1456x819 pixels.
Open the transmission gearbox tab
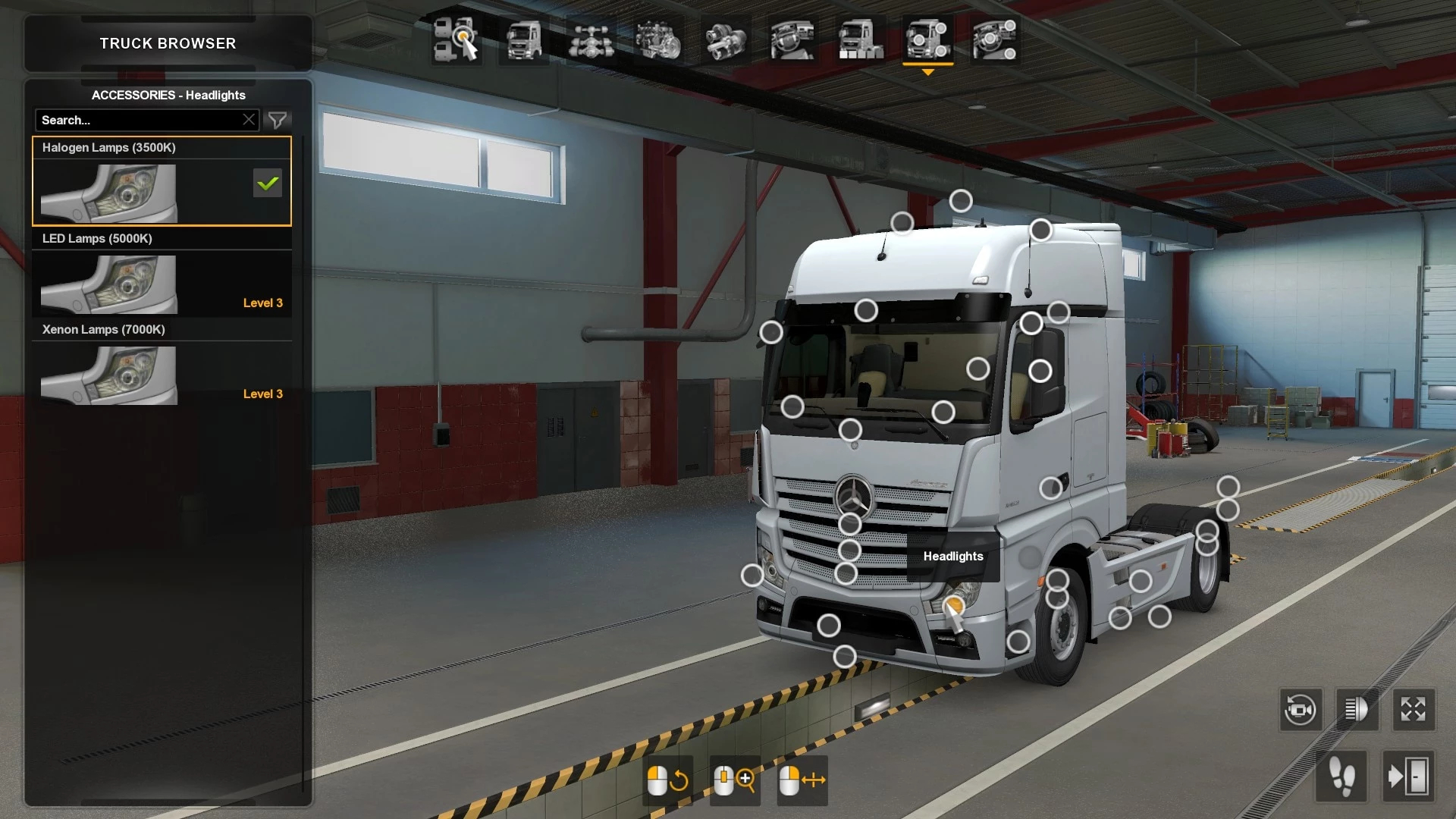(x=726, y=39)
